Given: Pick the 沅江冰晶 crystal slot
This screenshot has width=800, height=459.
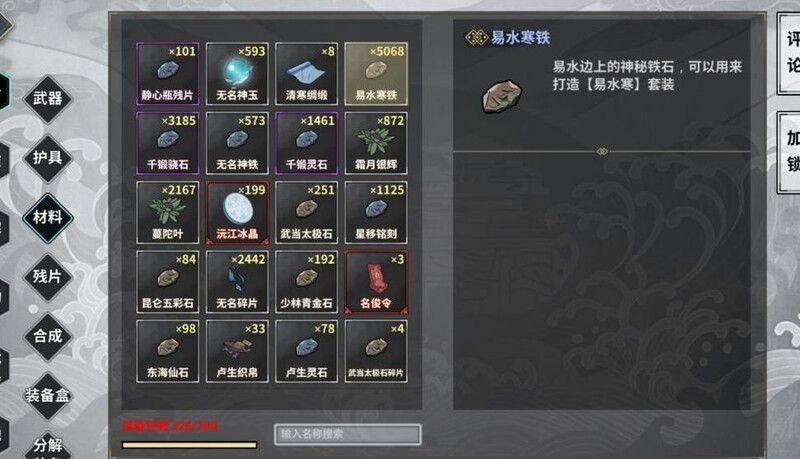Looking at the screenshot, I should [x=236, y=211].
